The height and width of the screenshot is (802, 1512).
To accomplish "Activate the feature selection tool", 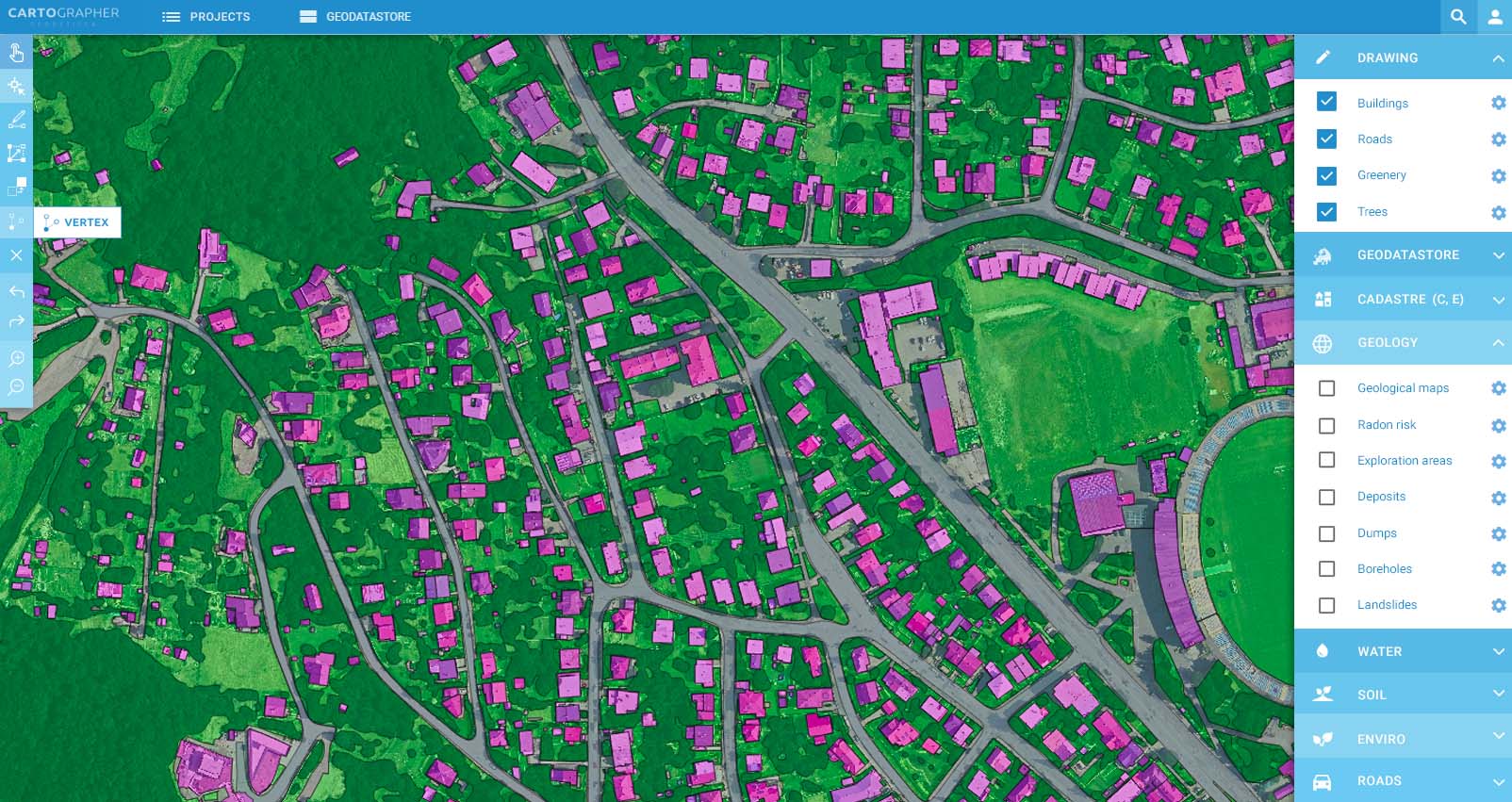I will pyautogui.click(x=16, y=86).
